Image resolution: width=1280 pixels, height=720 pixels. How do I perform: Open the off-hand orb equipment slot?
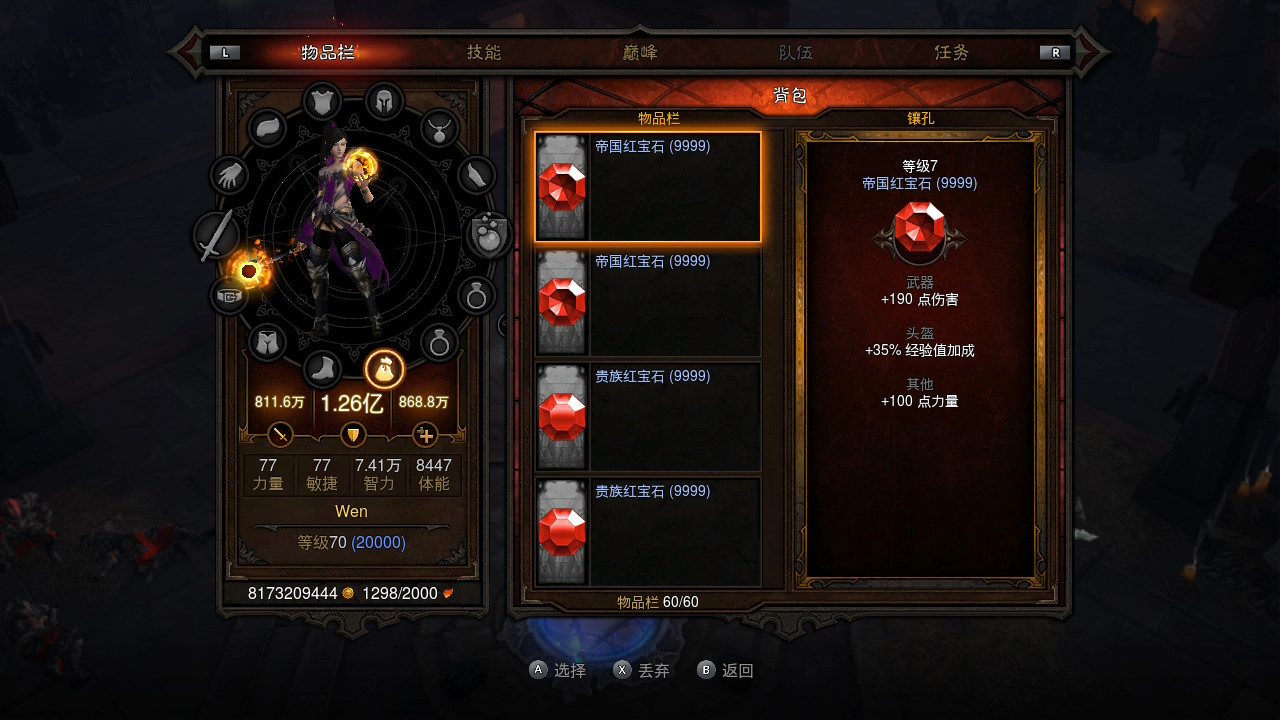490,236
